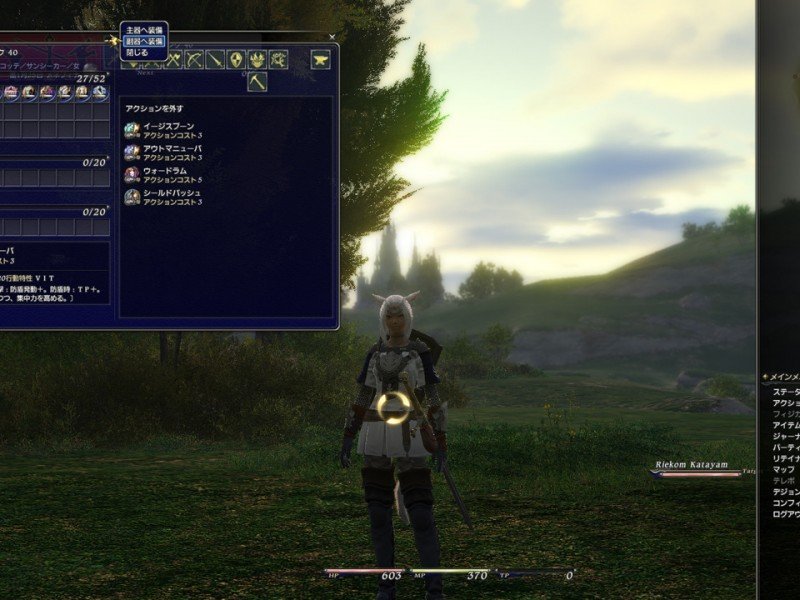Viewport: 800px width, 600px height.
Task: Choose 主器へ装備 in the popup menu
Action: point(144,30)
